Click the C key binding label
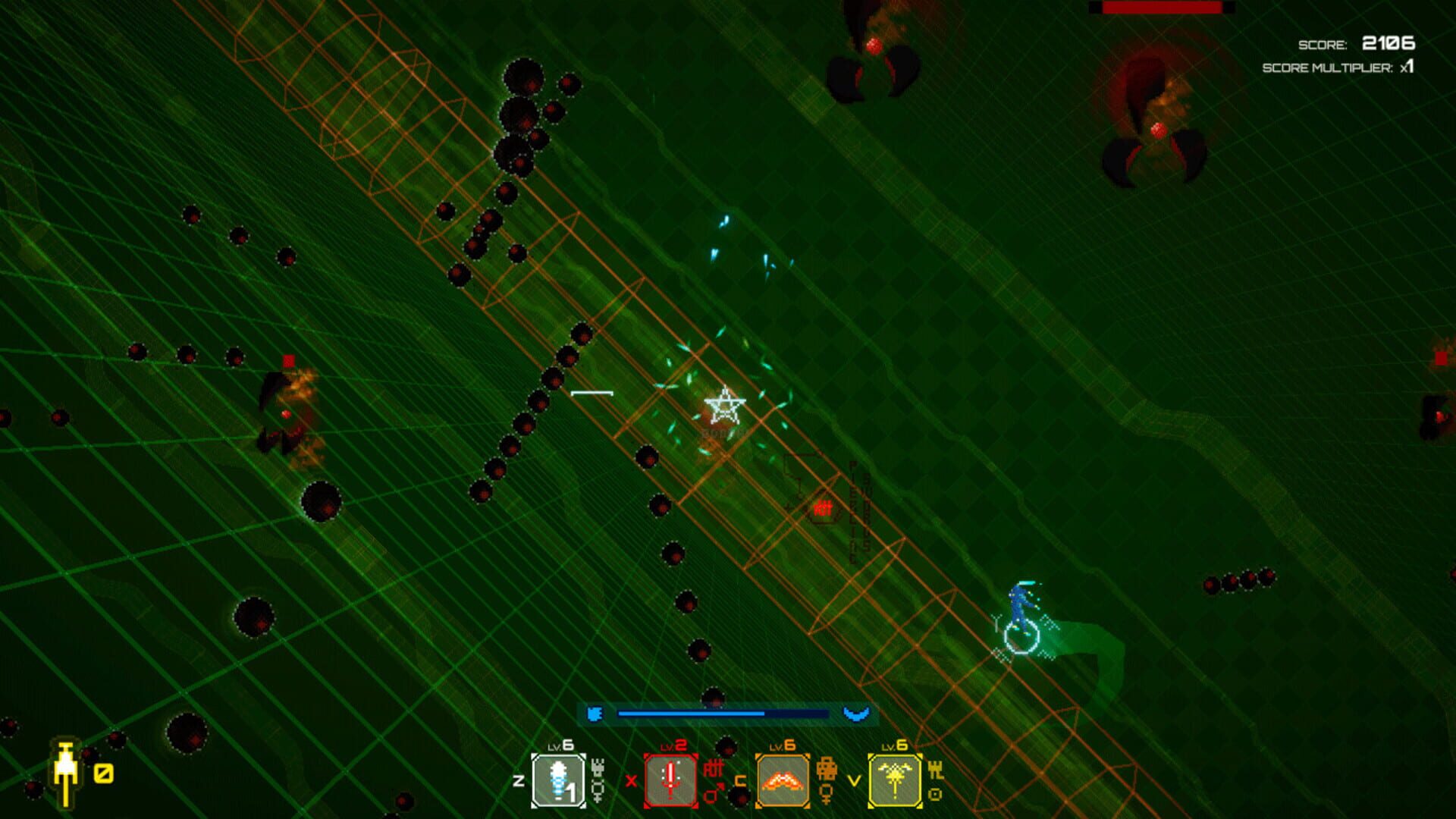The image size is (1456, 819). tap(739, 781)
